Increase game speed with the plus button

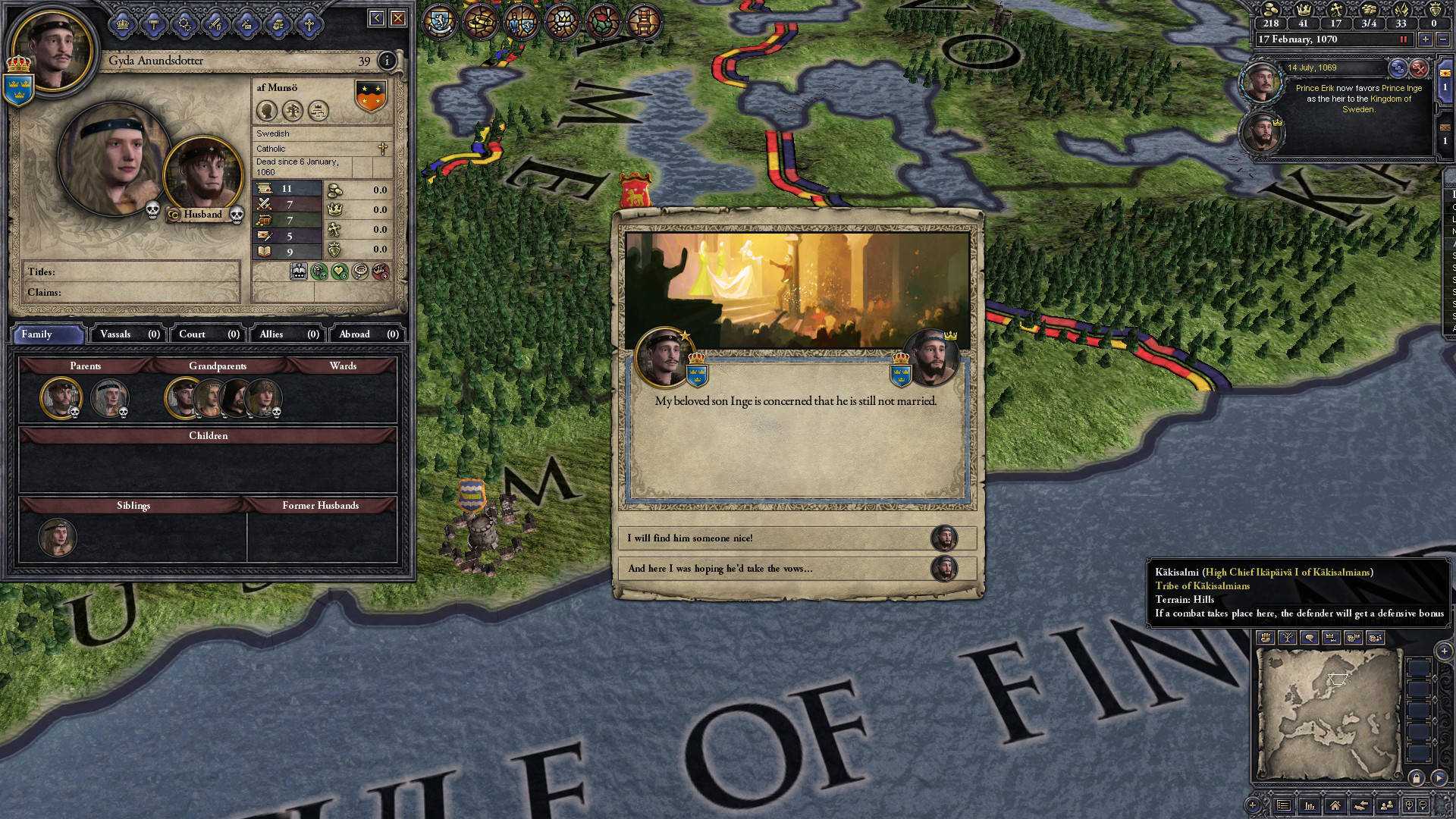(x=1426, y=39)
